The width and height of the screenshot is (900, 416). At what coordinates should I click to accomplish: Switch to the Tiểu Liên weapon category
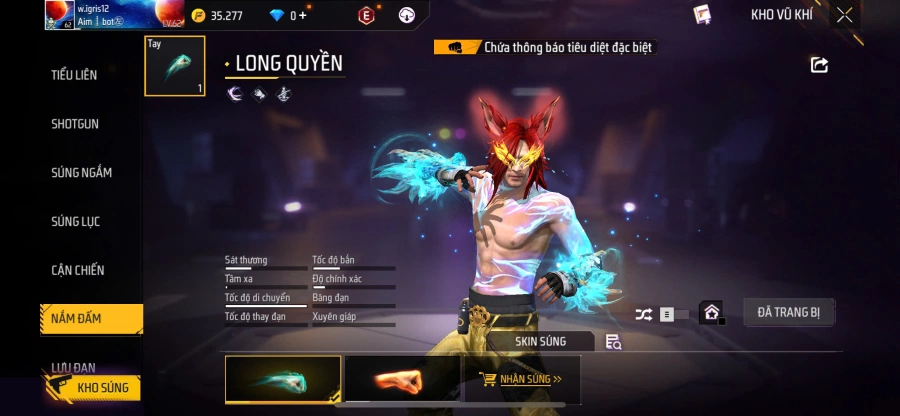[74, 75]
